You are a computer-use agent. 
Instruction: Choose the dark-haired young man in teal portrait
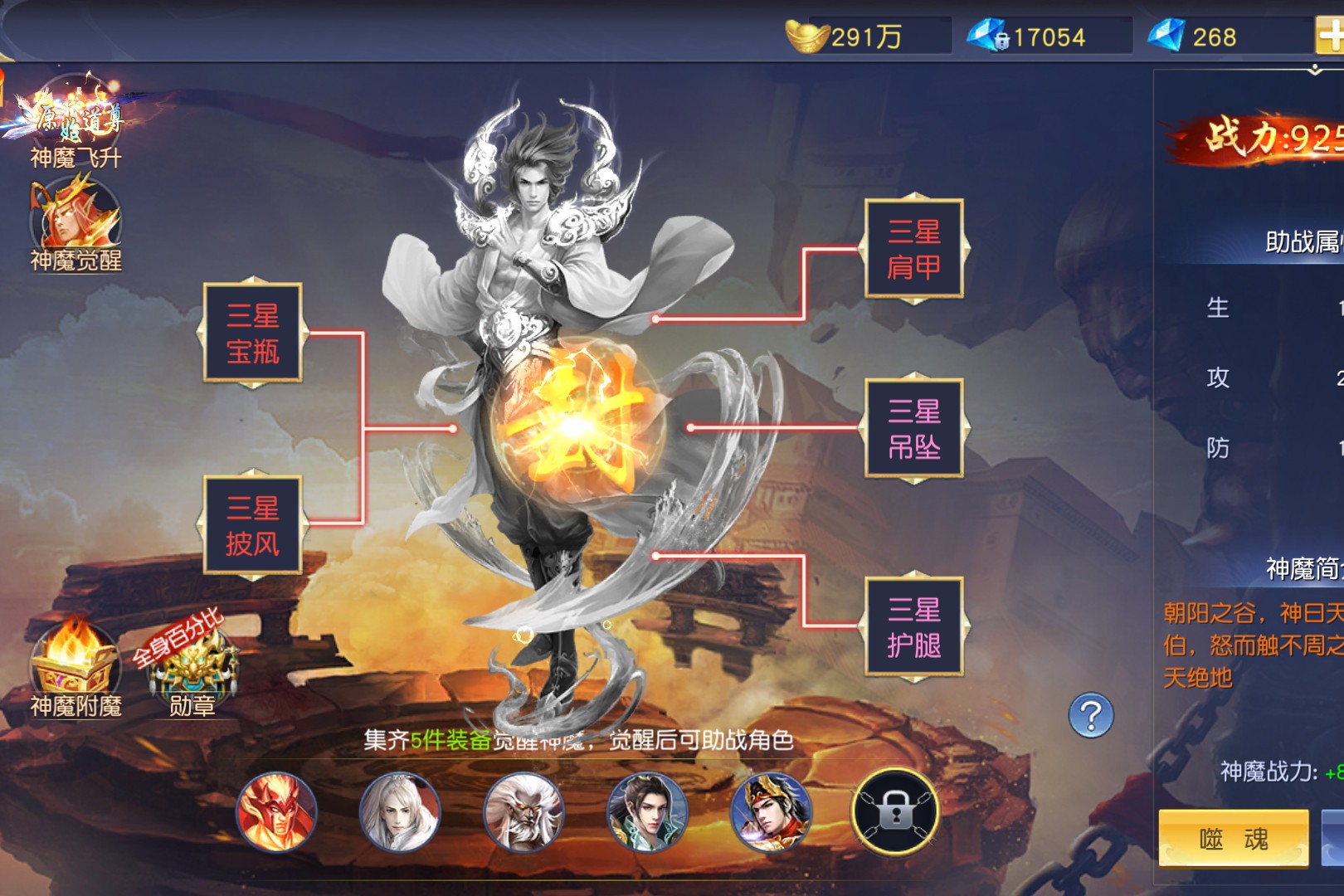pos(647,812)
